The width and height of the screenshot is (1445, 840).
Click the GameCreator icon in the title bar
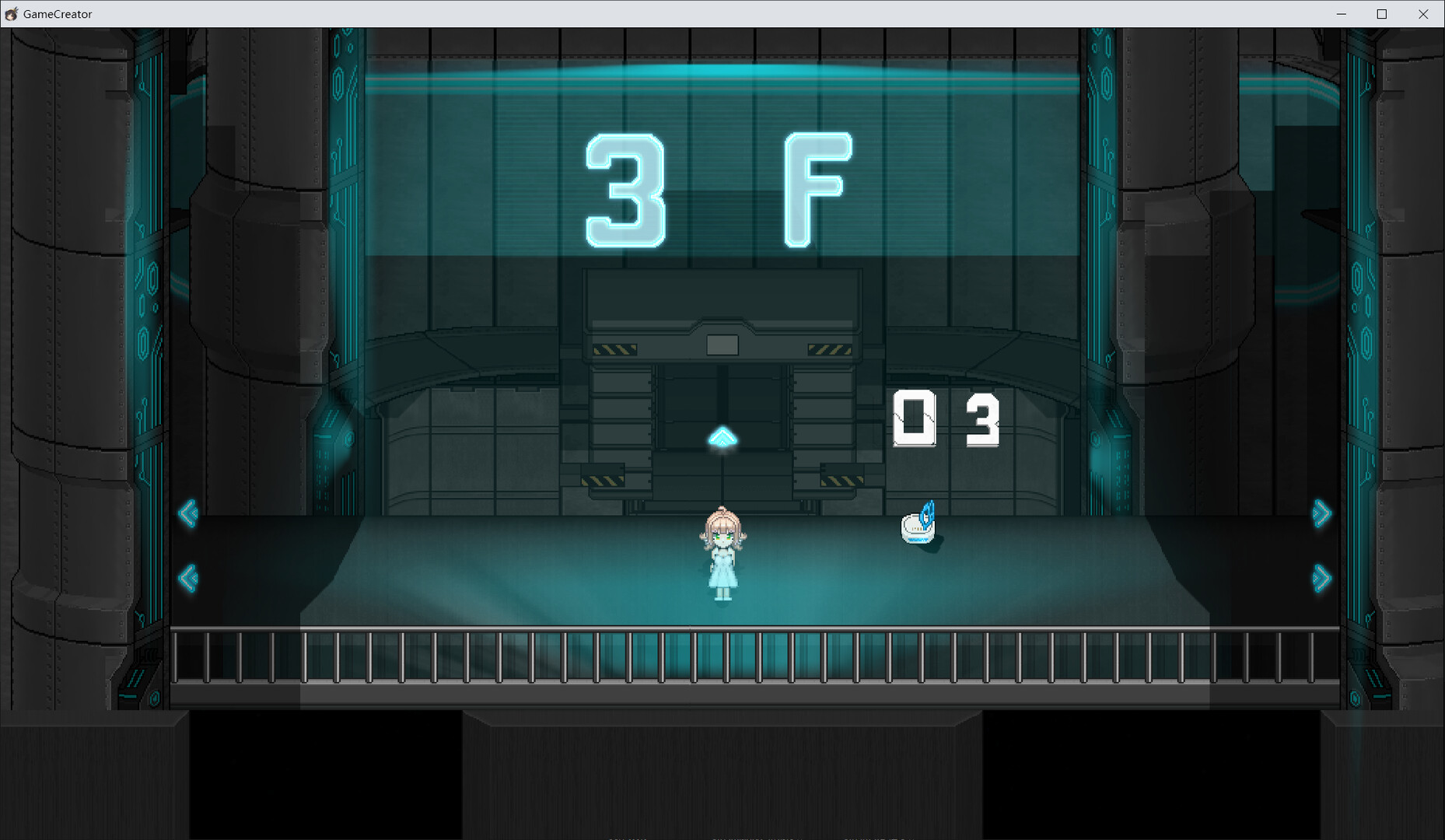pyautogui.click(x=11, y=13)
